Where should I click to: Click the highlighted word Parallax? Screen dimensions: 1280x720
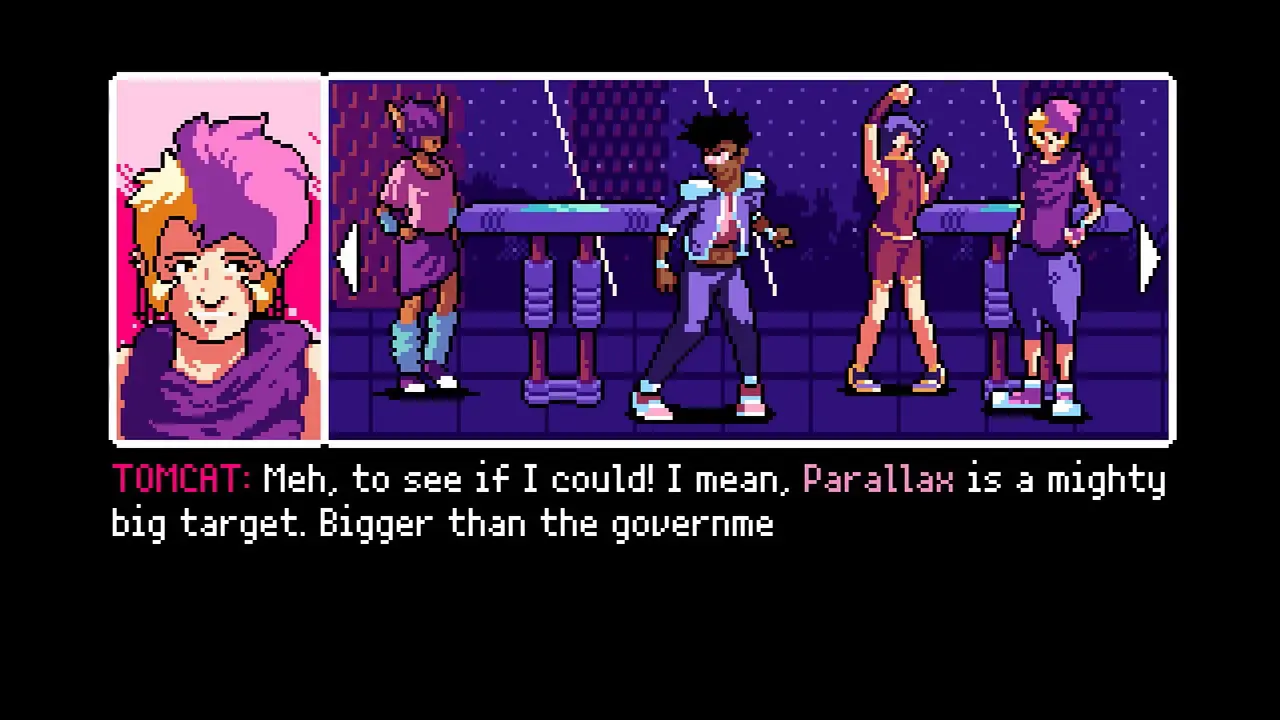[x=878, y=480]
